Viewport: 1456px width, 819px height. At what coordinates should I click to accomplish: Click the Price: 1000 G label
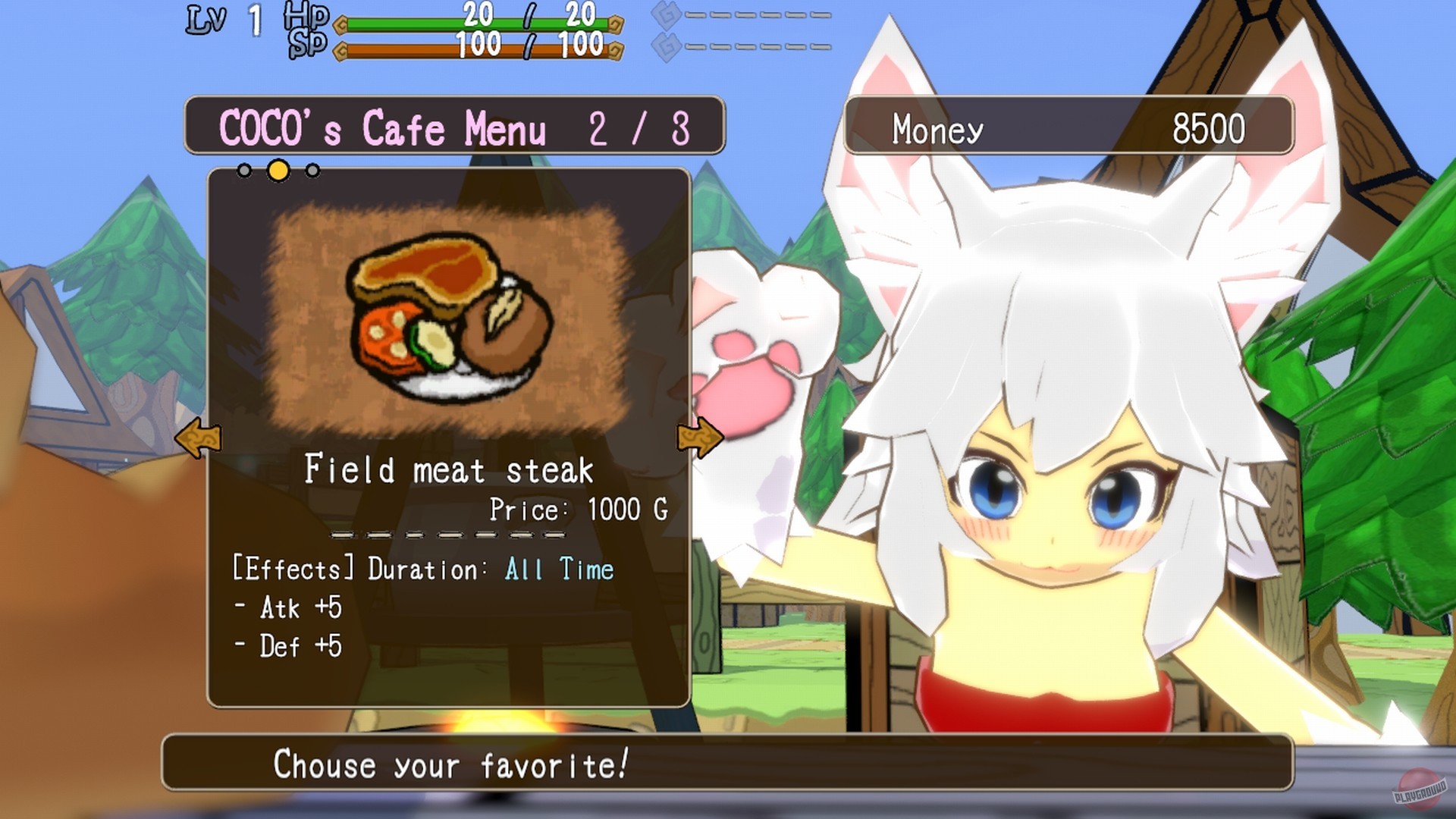pyautogui.click(x=578, y=509)
